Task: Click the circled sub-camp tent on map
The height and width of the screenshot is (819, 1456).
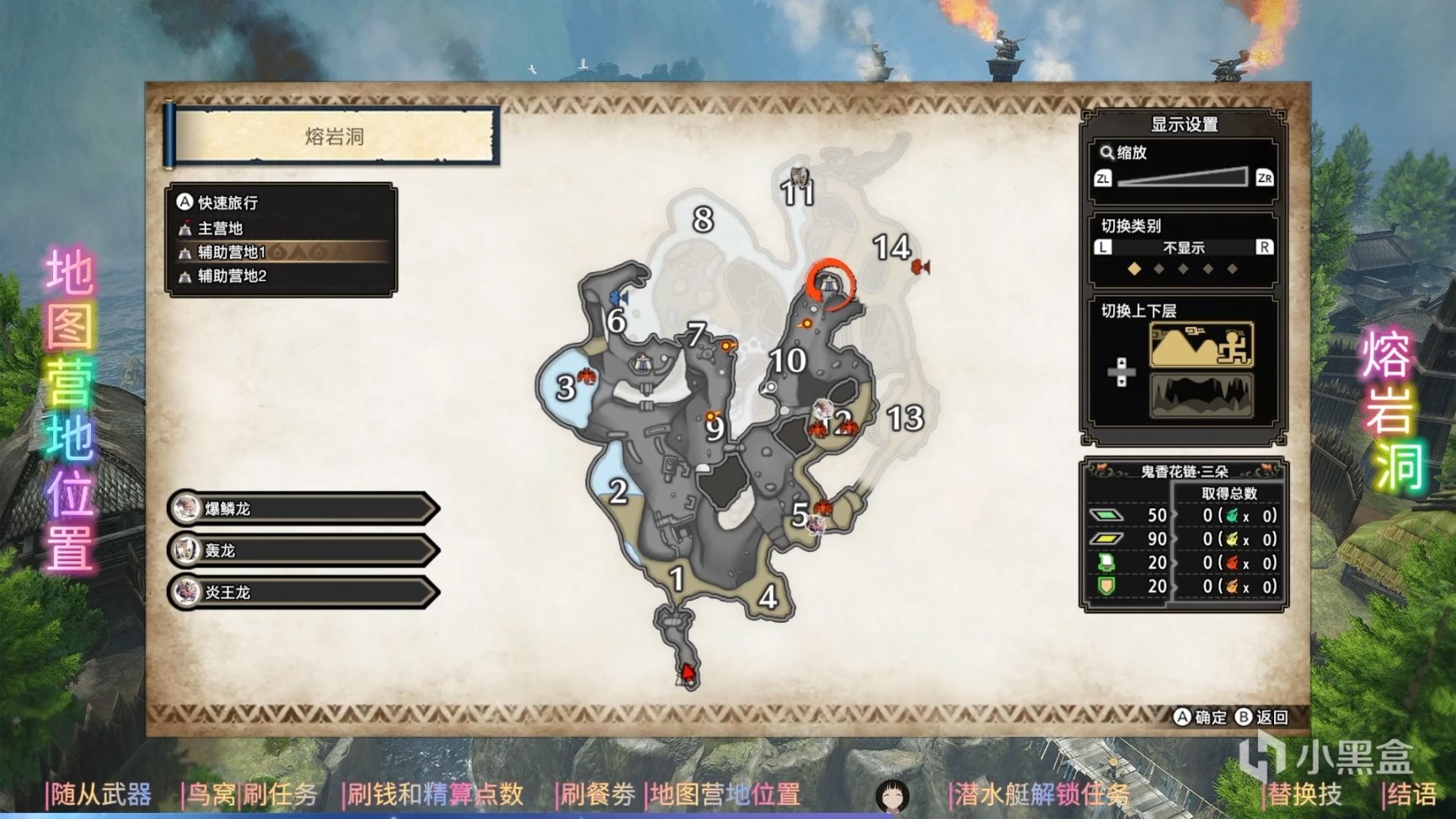Action: point(829,284)
